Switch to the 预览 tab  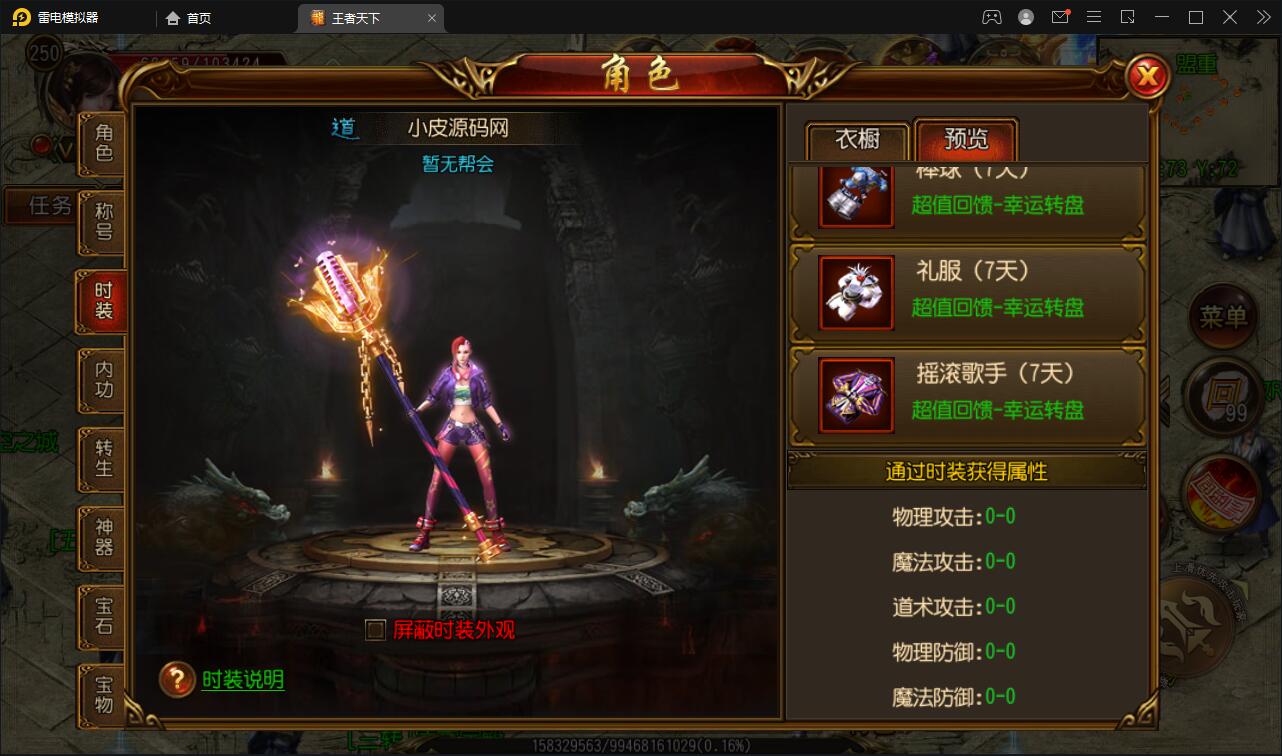point(965,140)
